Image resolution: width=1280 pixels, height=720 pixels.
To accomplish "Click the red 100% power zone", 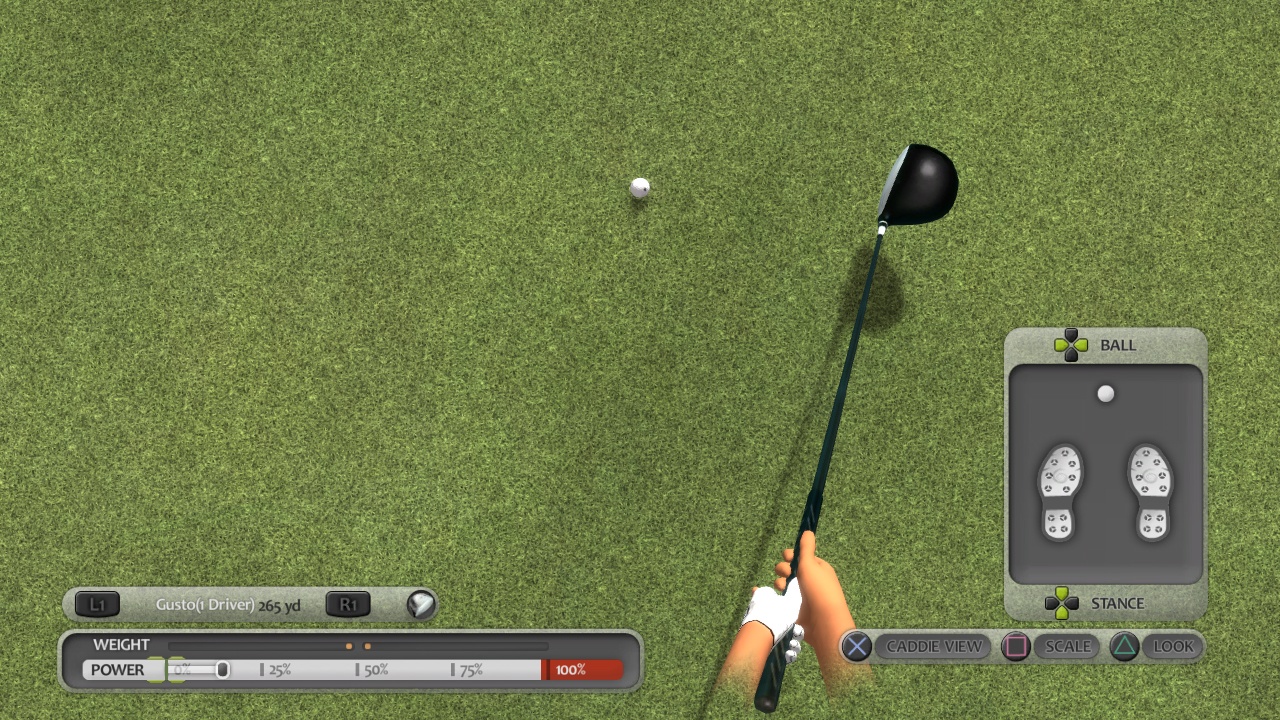I will click(x=583, y=670).
